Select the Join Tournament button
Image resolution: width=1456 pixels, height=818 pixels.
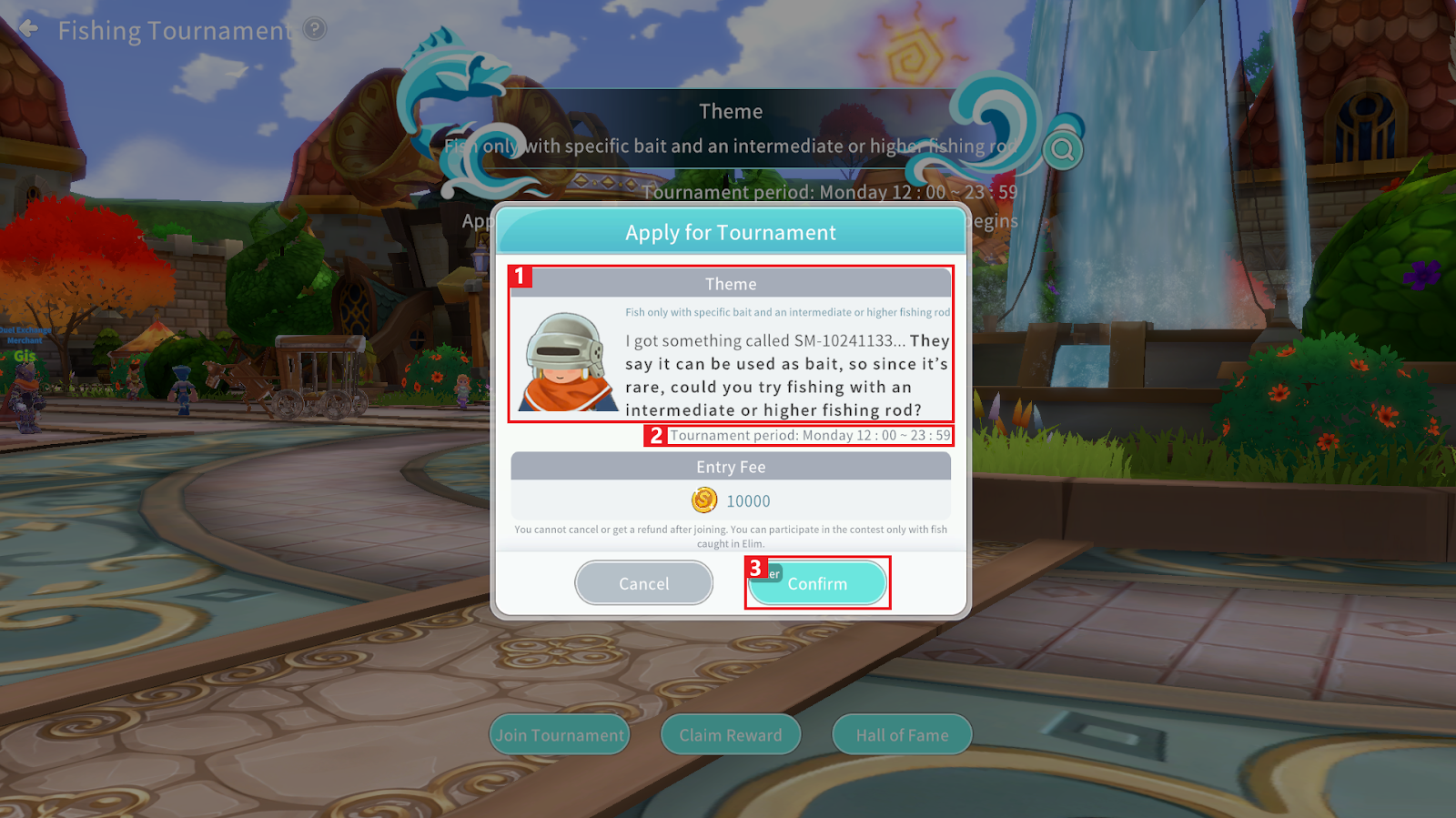point(560,735)
